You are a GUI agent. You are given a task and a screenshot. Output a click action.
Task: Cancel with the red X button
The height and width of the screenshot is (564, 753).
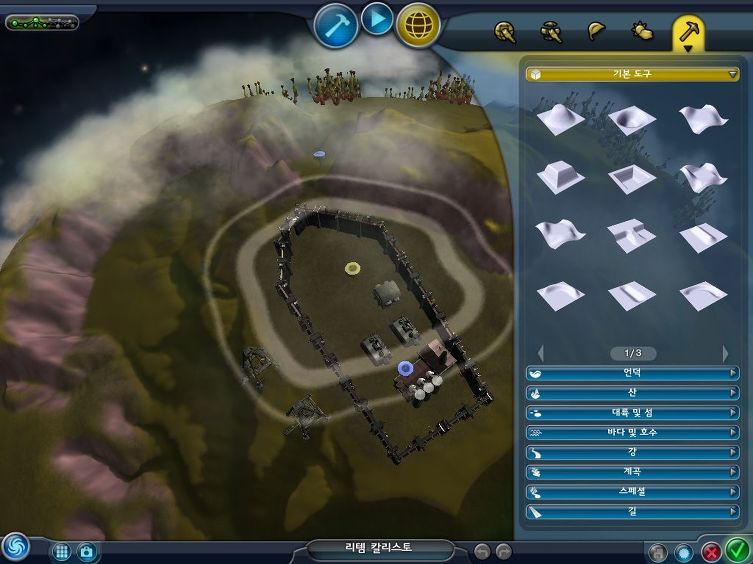(x=711, y=551)
